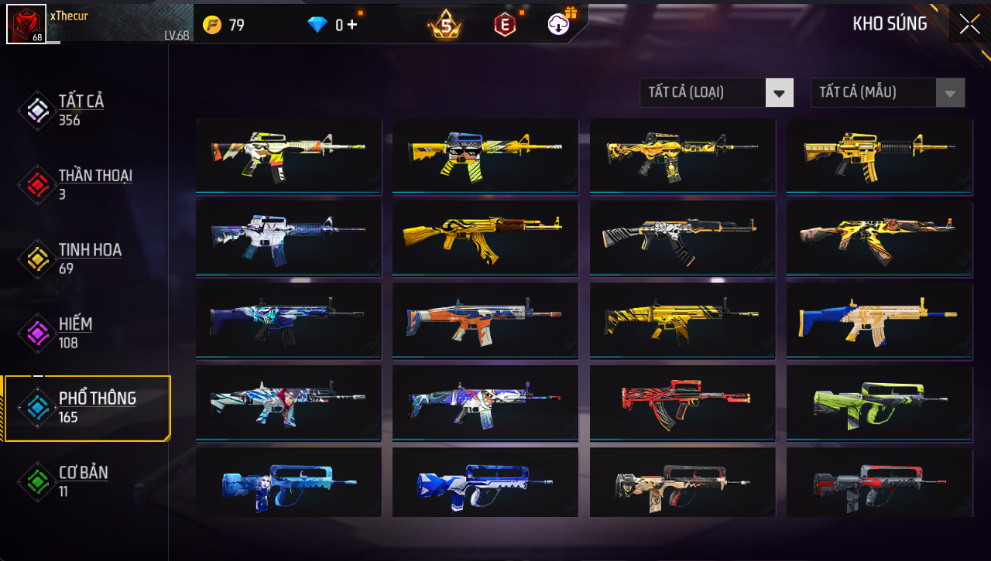The image size is (991, 561).
Task: Select the white and blue M4A1 skin
Action: click(x=288, y=237)
